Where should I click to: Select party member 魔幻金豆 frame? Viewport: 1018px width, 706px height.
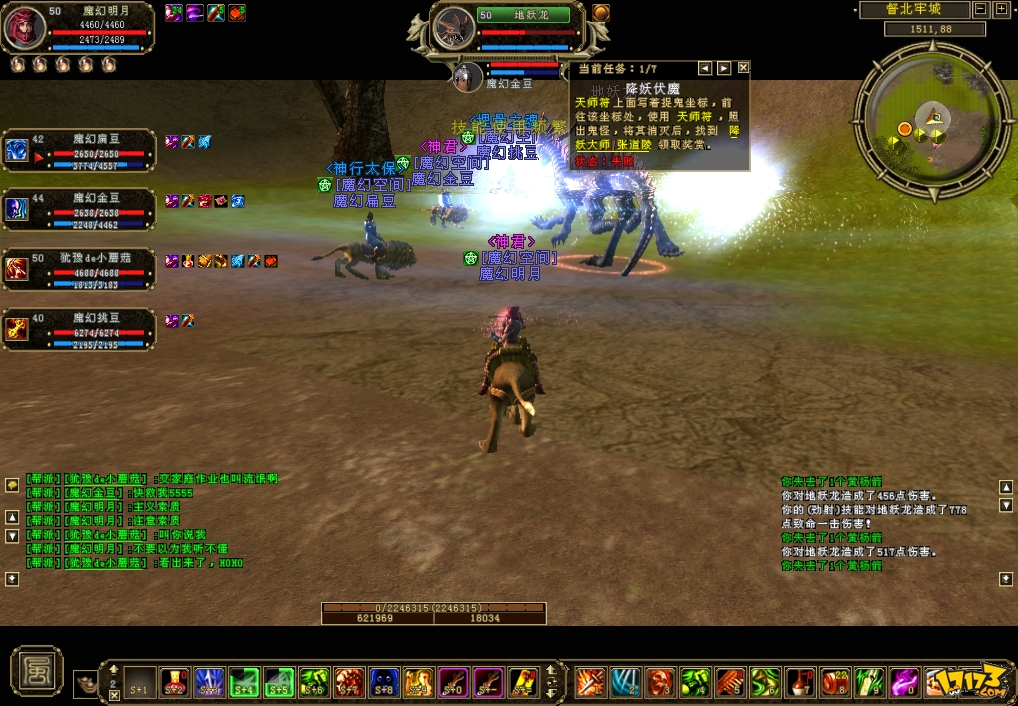coord(80,208)
